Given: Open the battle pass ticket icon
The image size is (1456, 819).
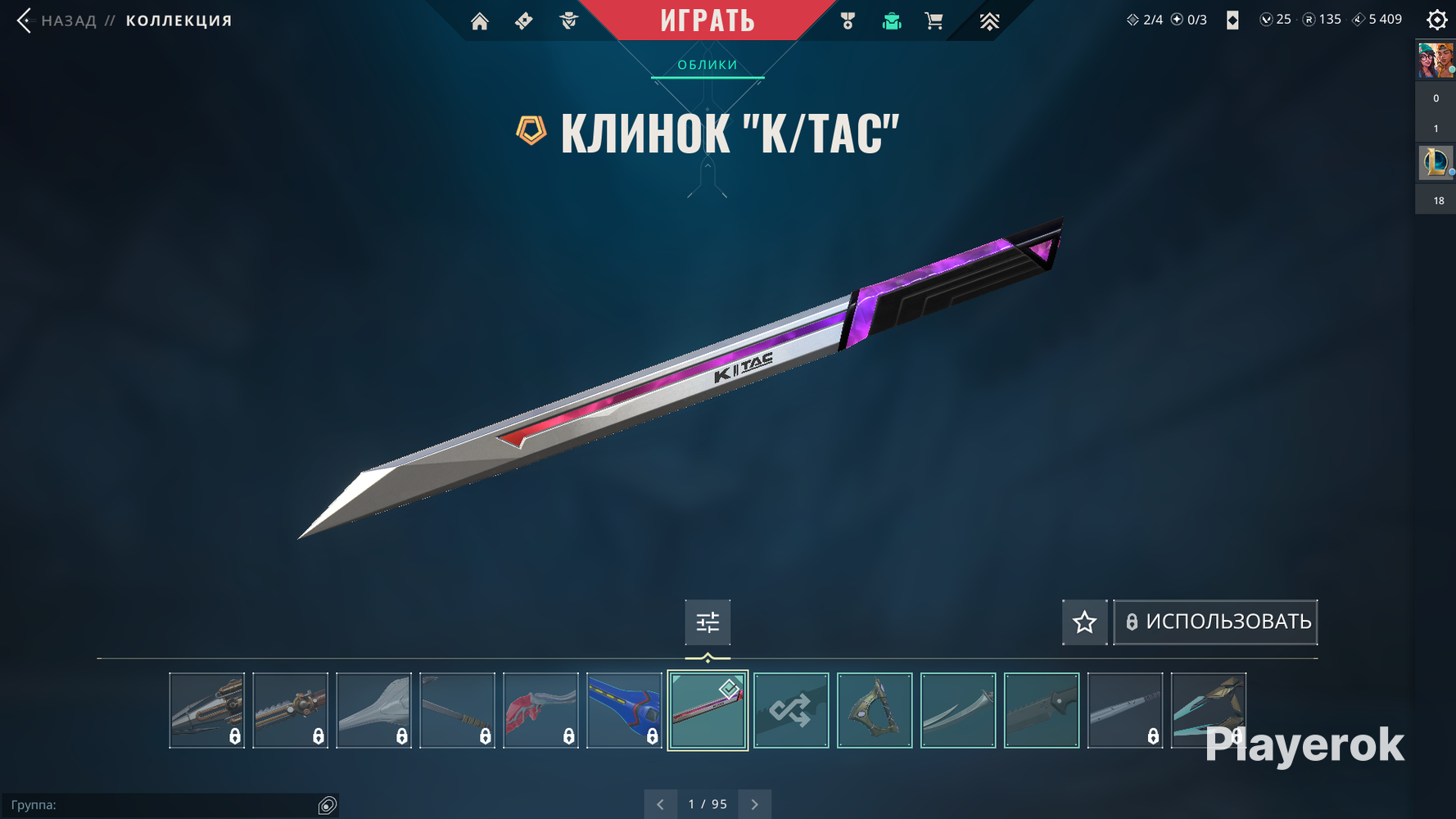Looking at the screenshot, I should pos(524,21).
